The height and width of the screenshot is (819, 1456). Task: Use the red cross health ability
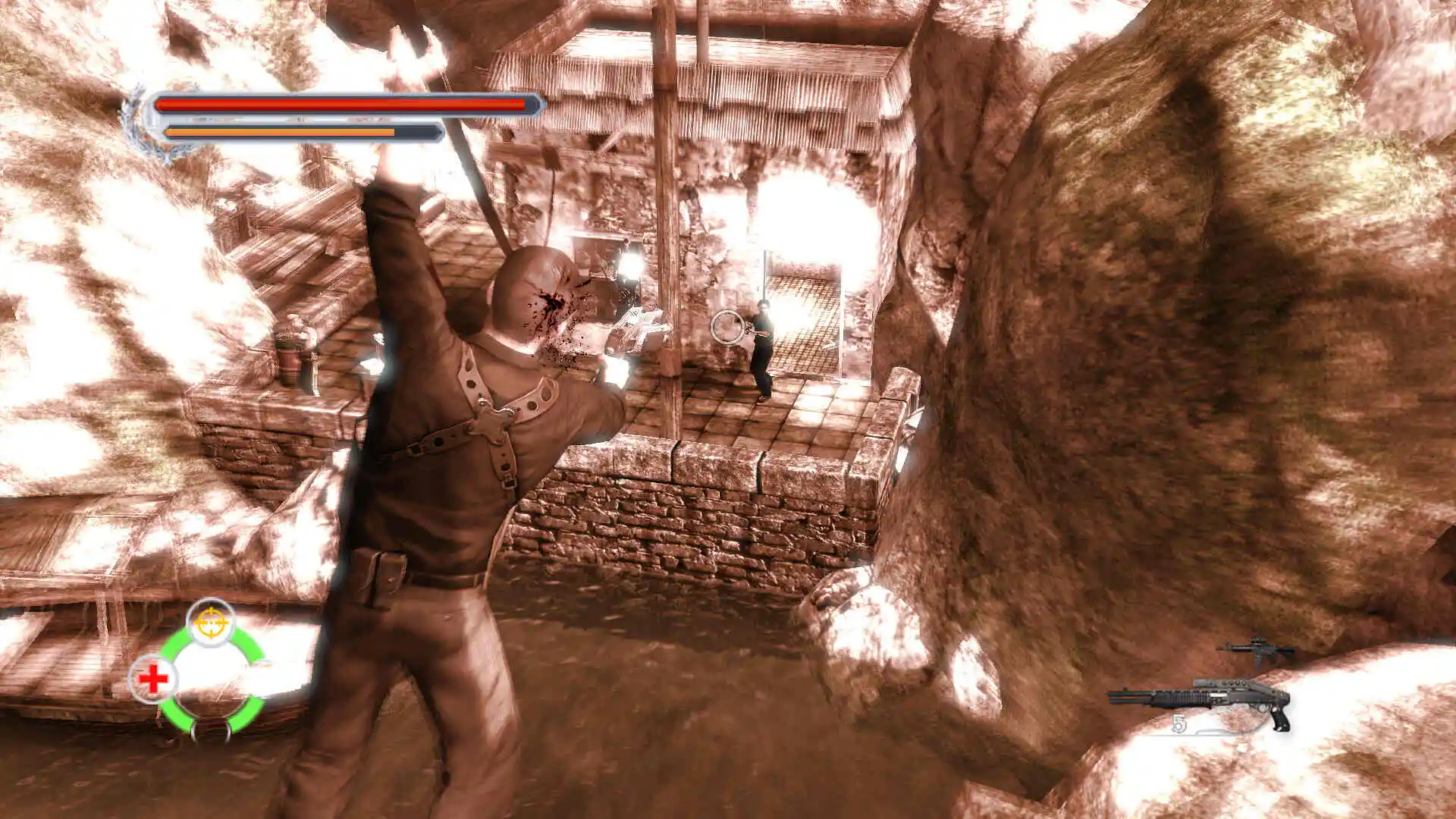point(153,679)
